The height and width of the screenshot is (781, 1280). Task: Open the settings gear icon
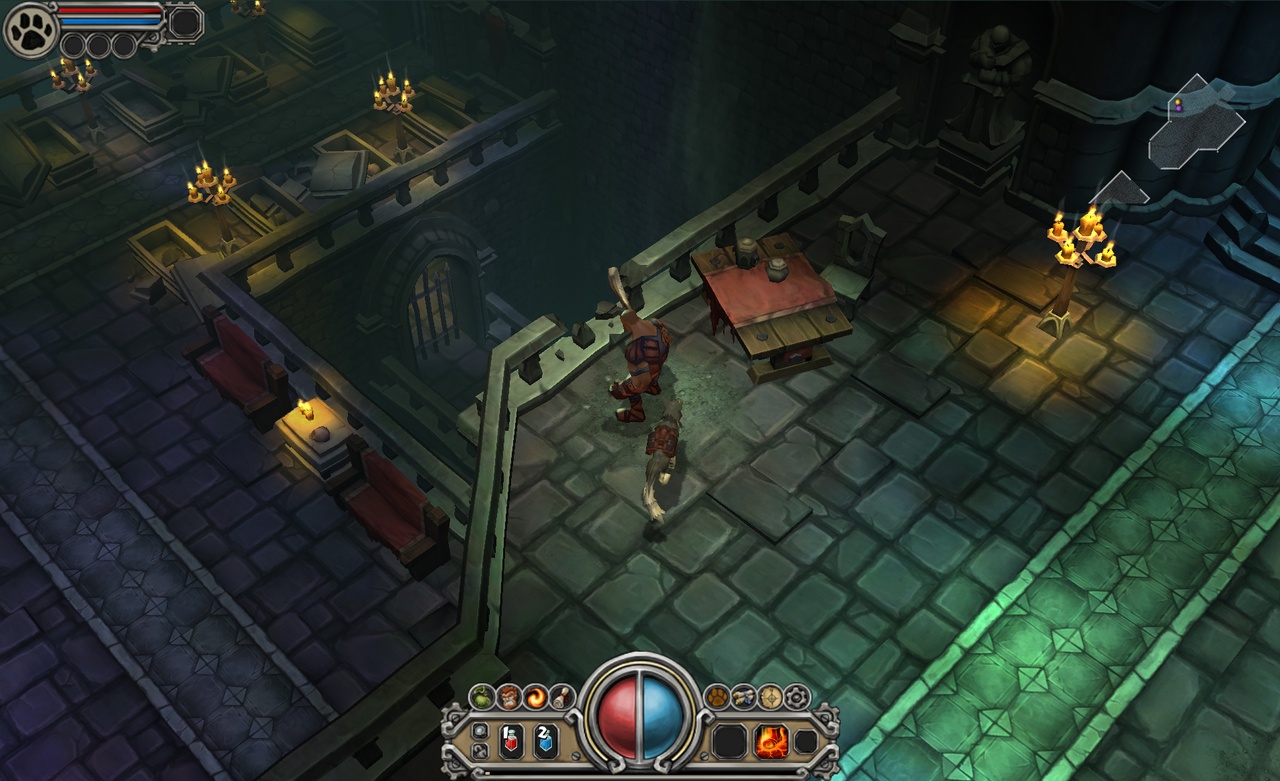click(796, 697)
